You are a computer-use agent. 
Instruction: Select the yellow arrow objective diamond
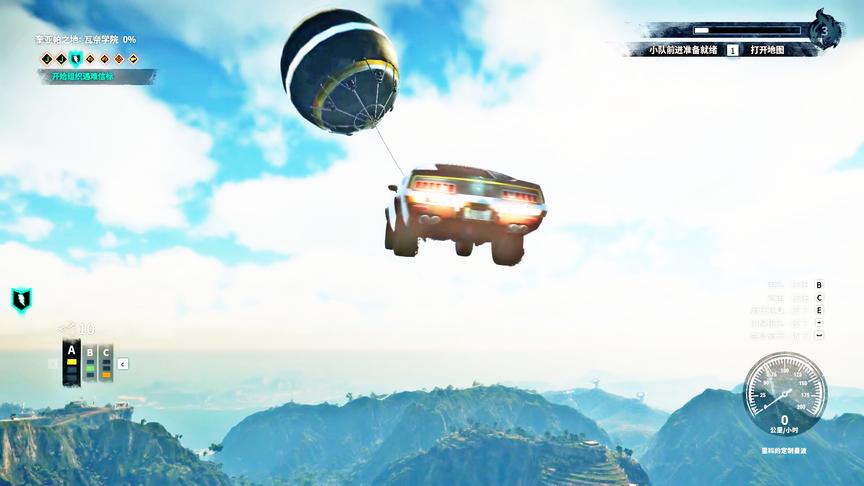(x=132, y=59)
